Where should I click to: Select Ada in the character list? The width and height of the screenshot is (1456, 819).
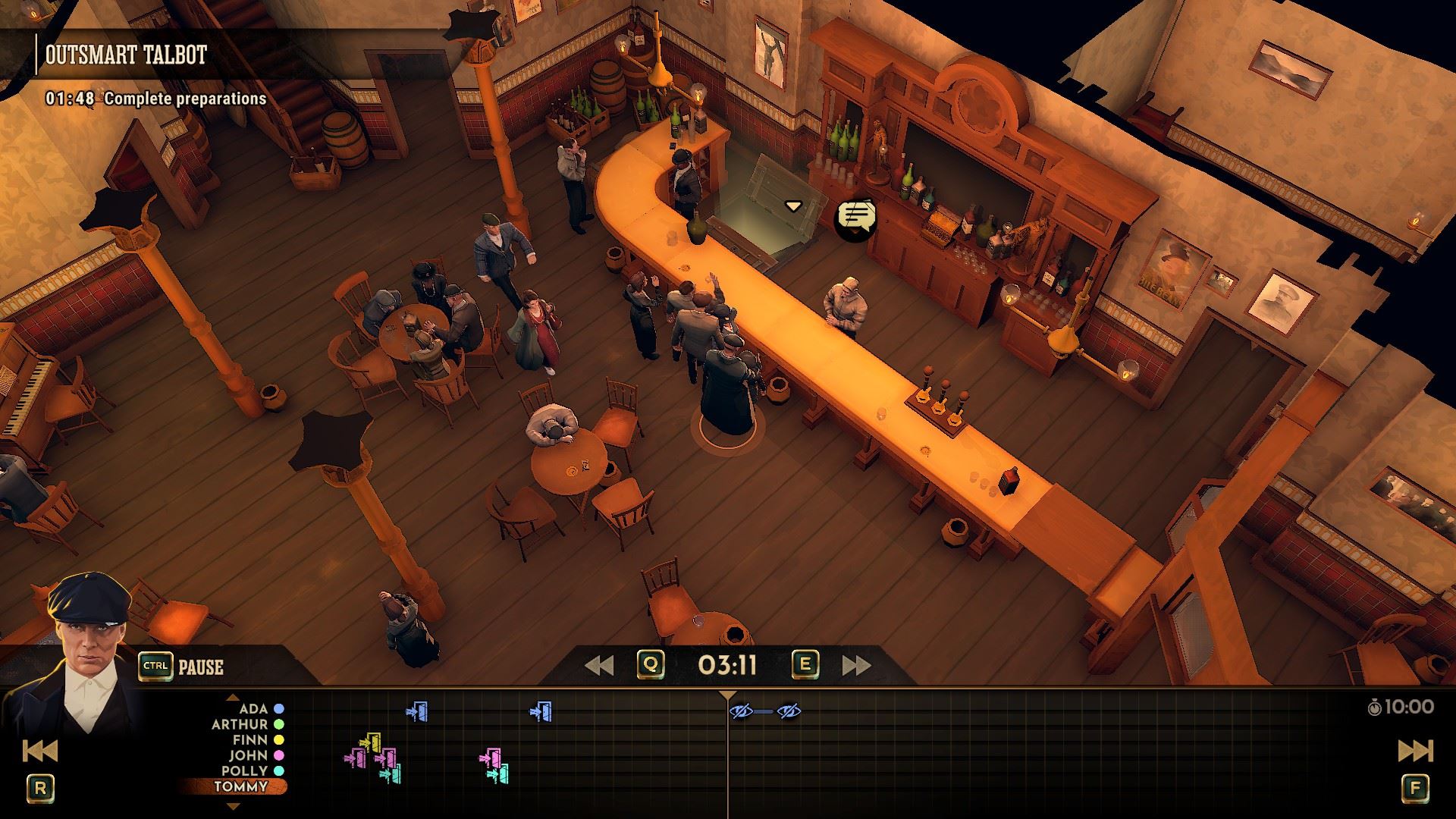click(254, 709)
